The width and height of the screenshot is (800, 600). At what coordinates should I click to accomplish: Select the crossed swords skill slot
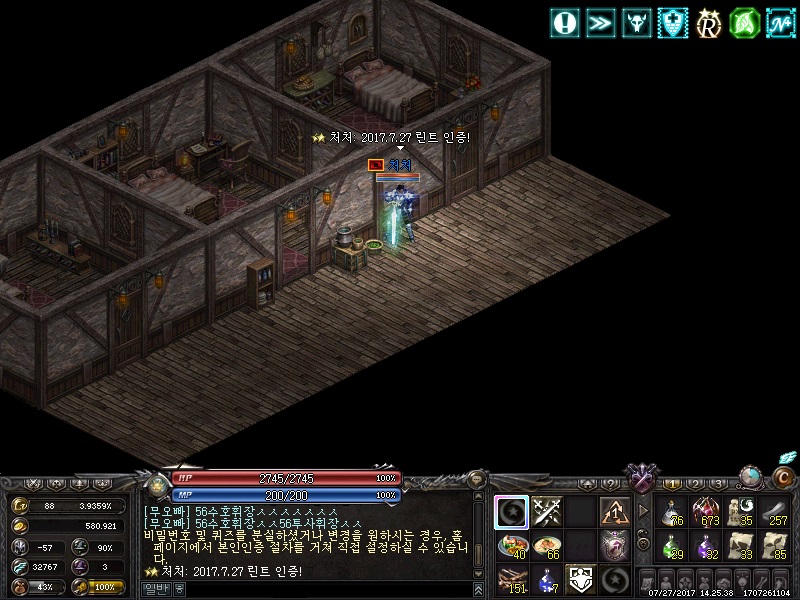click(546, 512)
